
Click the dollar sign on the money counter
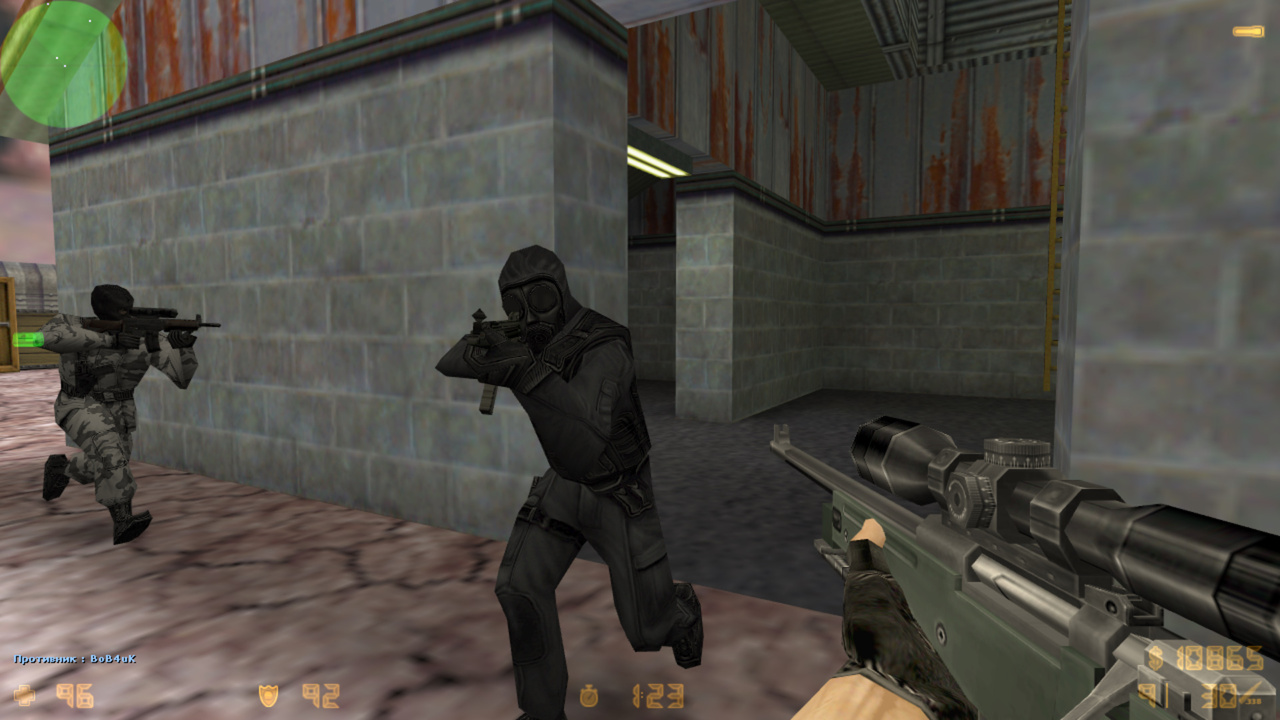[1155, 658]
